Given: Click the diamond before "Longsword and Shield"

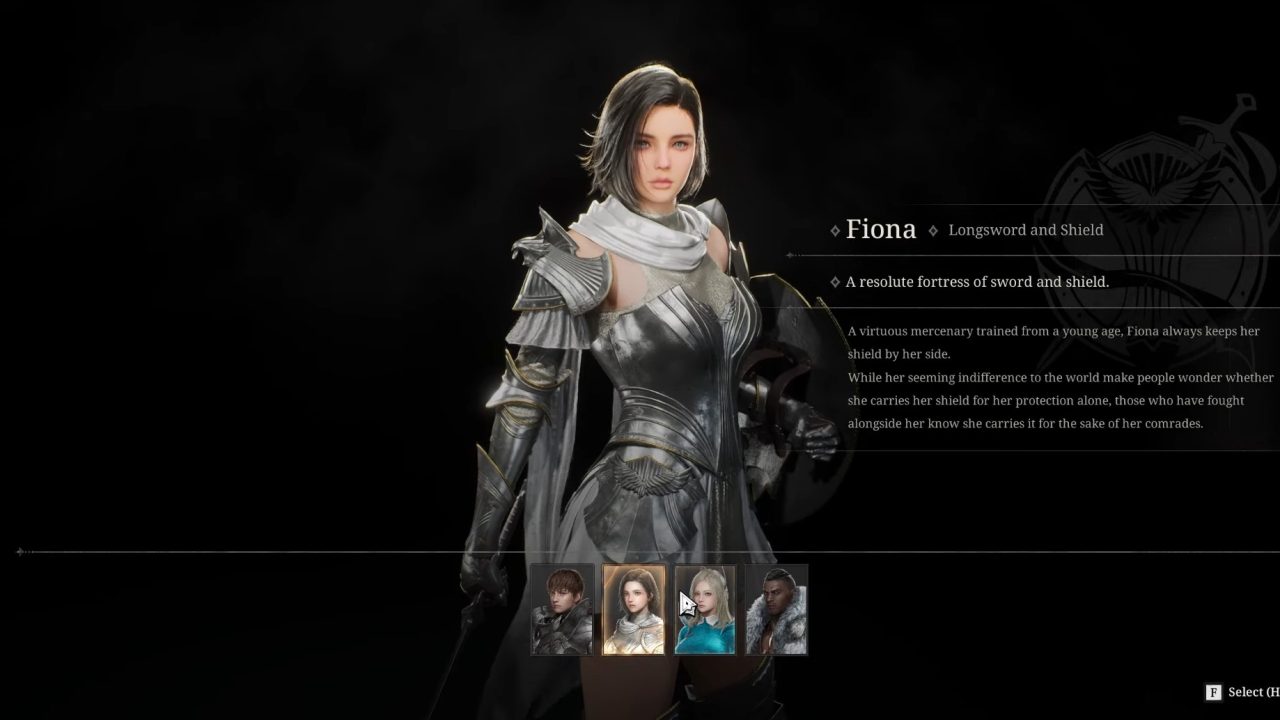Looking at the screenshot, I should [933, 230].
